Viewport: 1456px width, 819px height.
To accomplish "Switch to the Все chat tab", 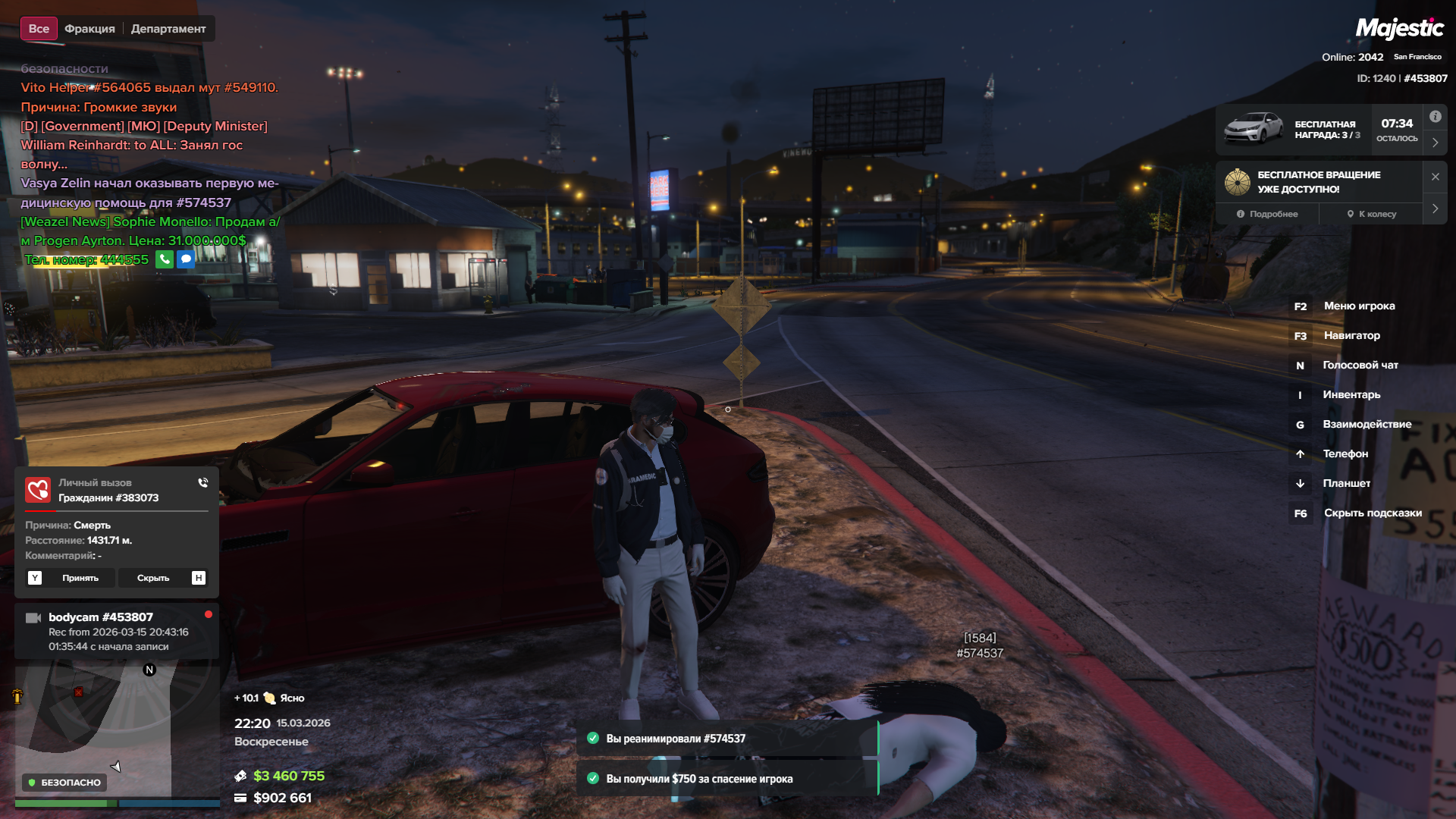I will pos(39,29).
